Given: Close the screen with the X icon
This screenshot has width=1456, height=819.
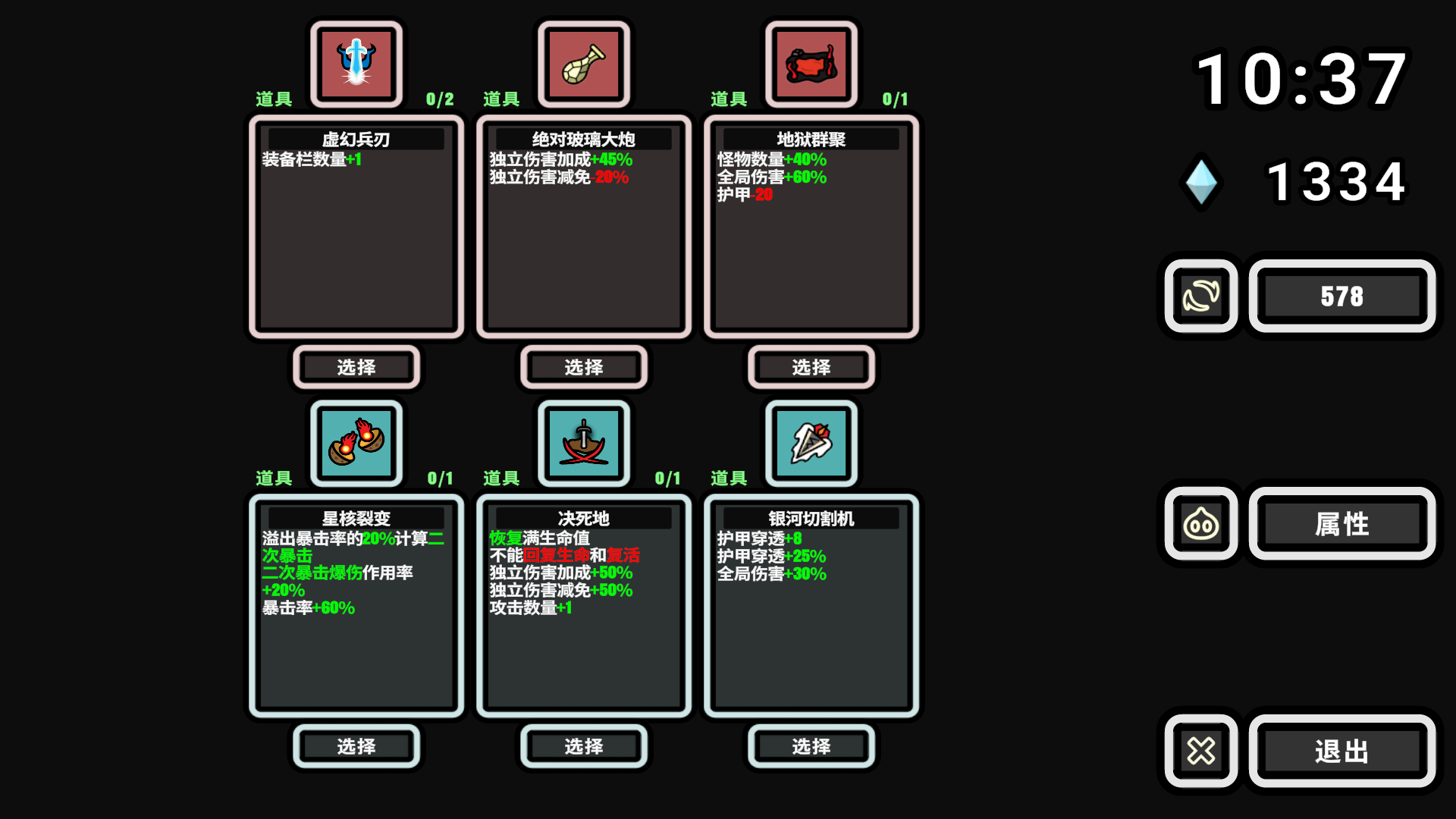Looking at the screenshot, I should (x=1201, y=752).
